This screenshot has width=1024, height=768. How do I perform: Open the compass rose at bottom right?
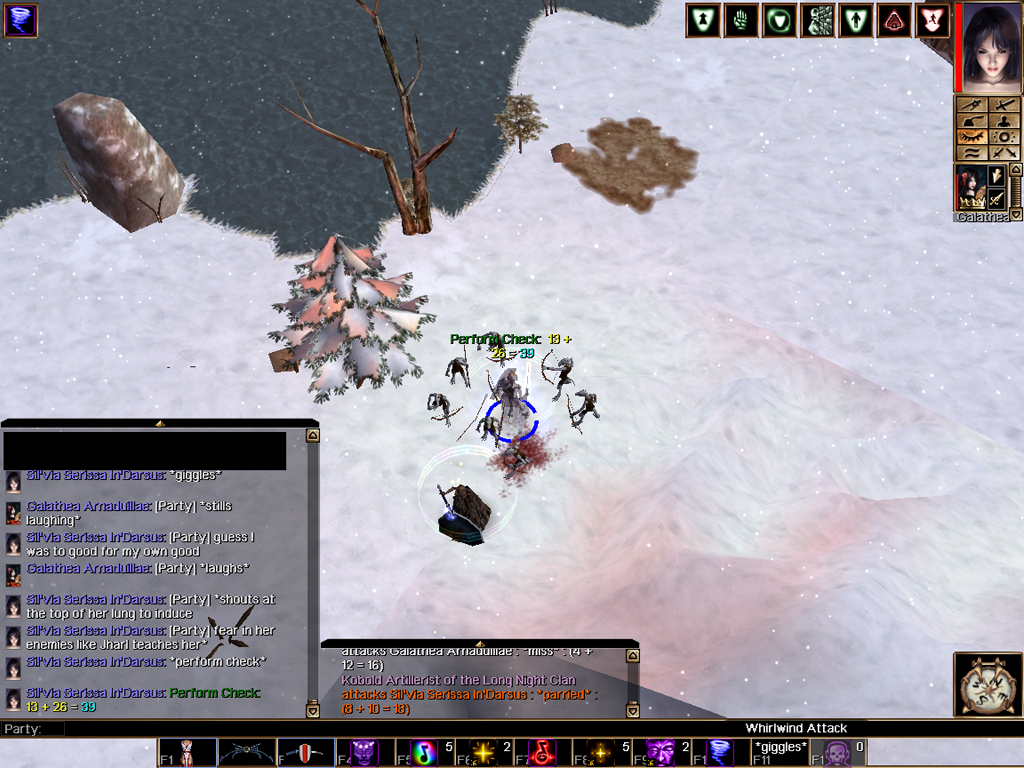[x=988, y=684]
